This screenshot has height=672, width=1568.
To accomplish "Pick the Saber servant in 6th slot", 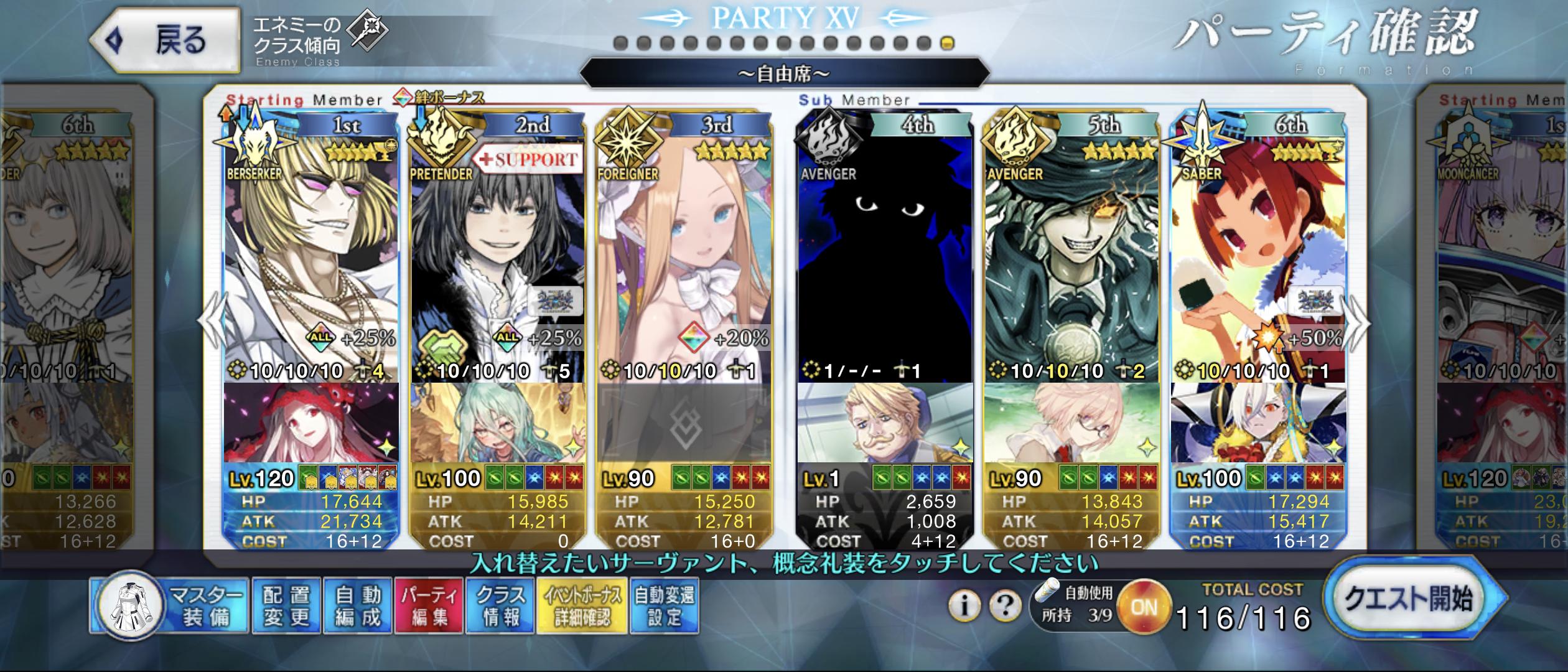I will tap(1258, 249).
